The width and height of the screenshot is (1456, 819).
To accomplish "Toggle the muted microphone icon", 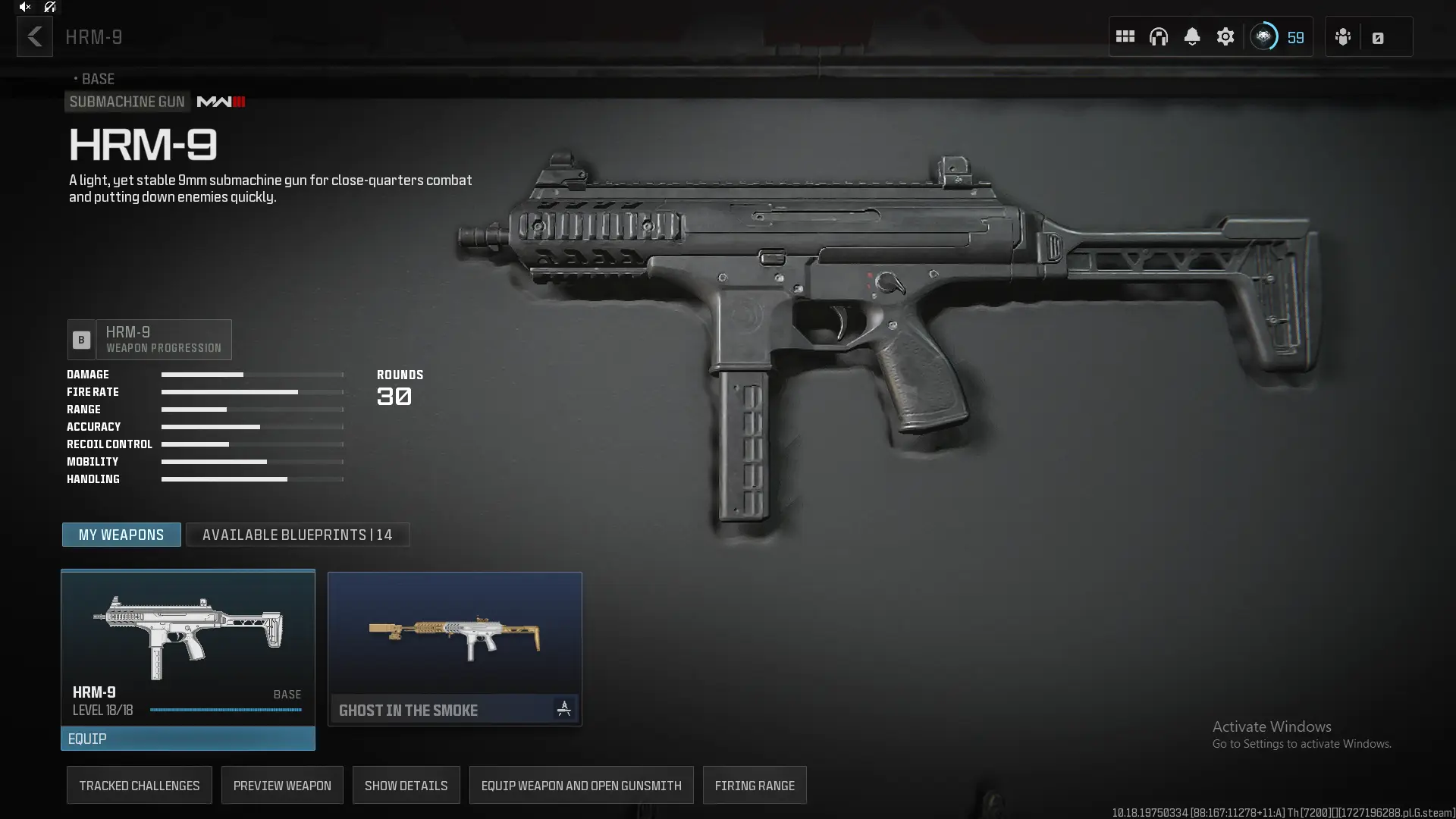I will click(50, 7).
